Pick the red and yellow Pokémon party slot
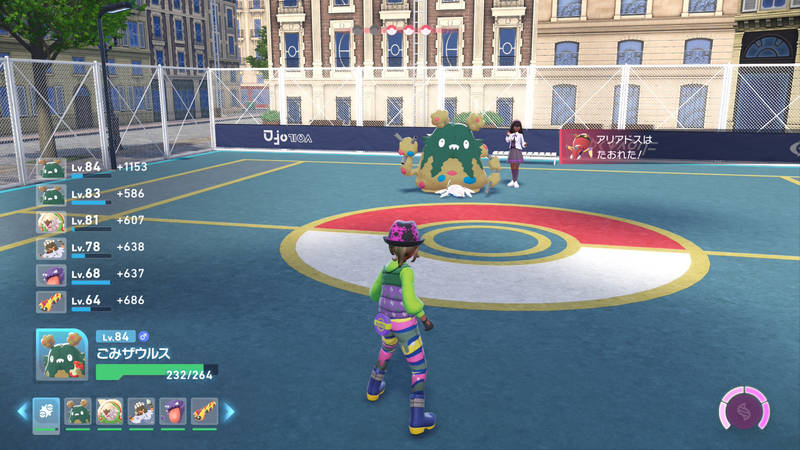 point(205,410)
